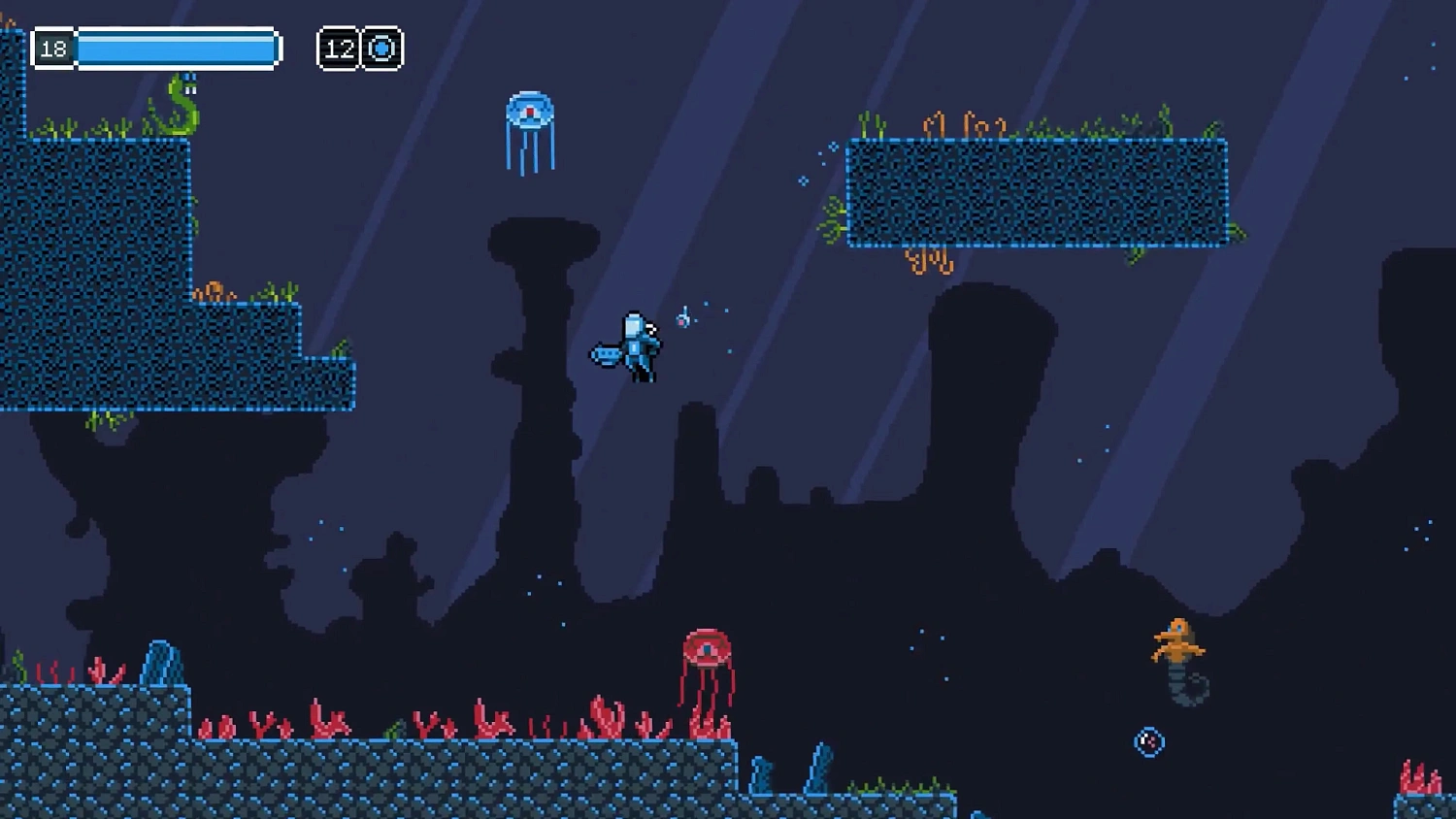This screenshot has width=1456, height=819.
Task: Select the orange plants atop the right platform
Action: pos(961,126)
